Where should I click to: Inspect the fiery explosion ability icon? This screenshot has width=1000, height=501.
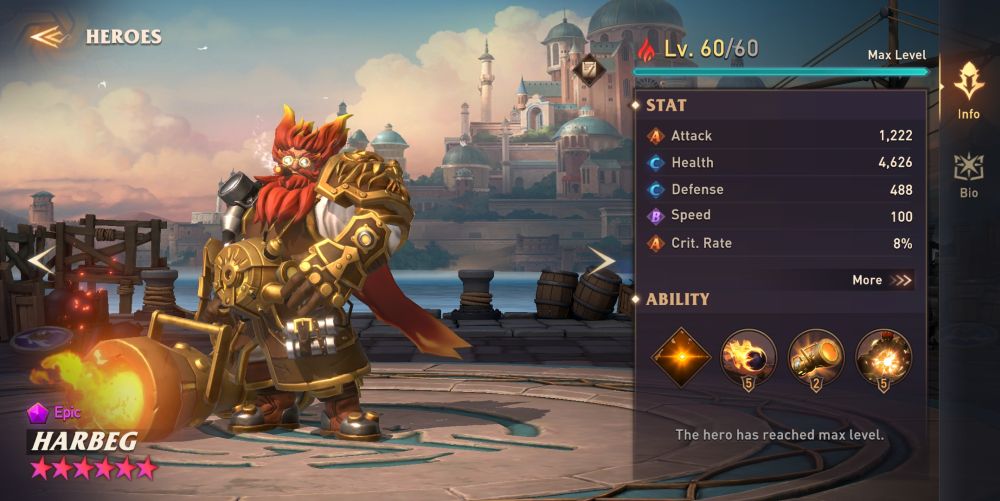pyautogui.click(x=884, y=357)
